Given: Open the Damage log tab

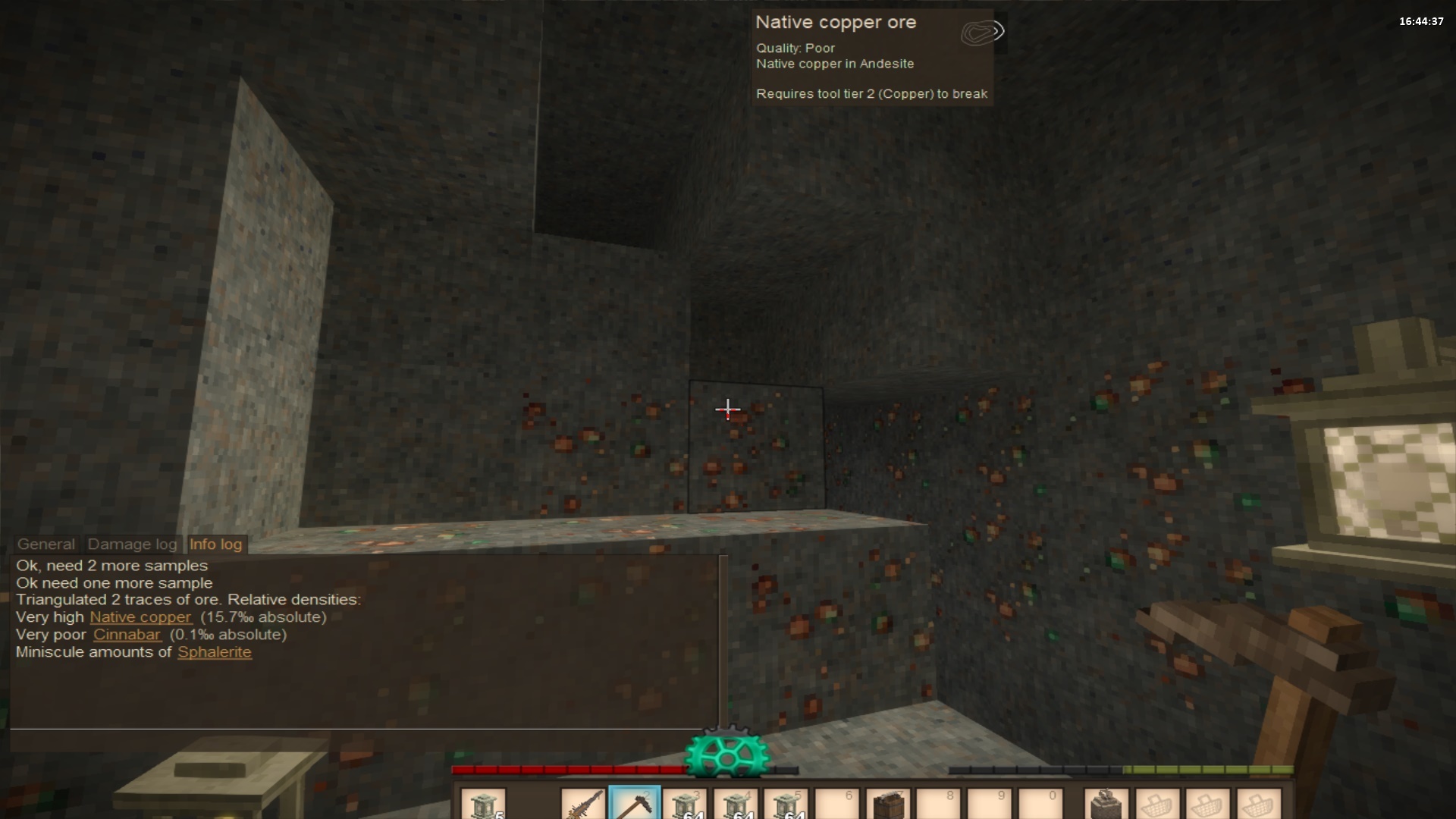Looking at the screenshot, I should [132, 544].
